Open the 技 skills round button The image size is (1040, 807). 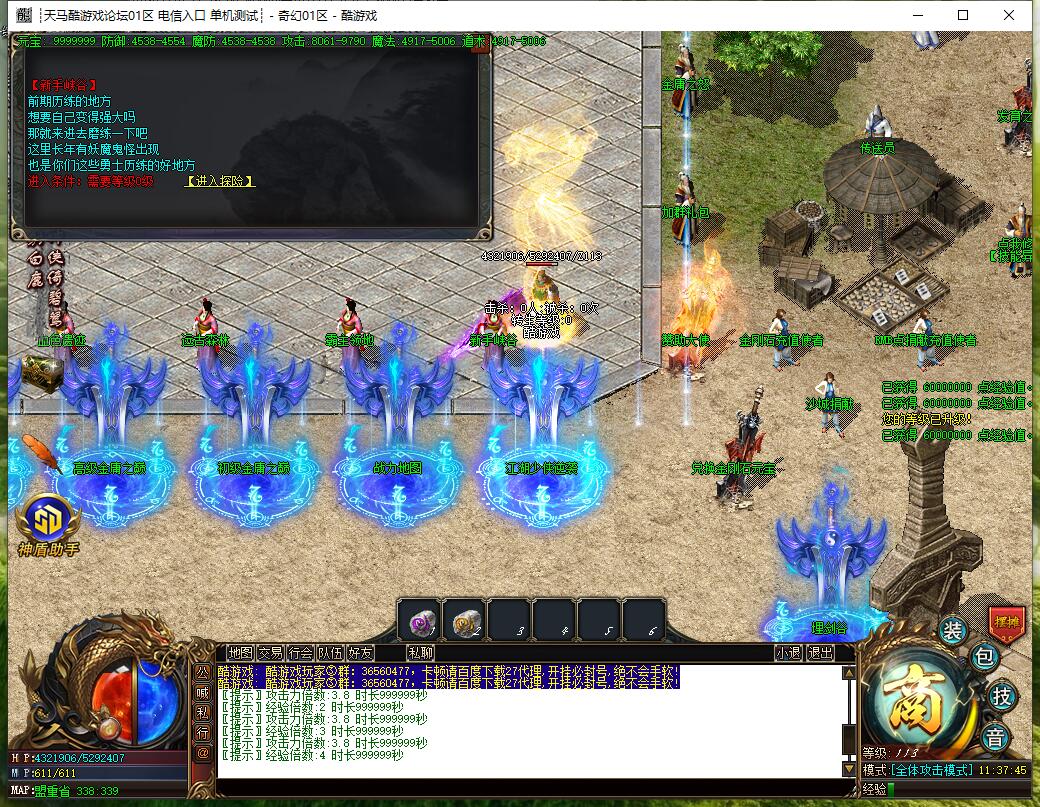pyautogui.click(x=1000, y=697)
